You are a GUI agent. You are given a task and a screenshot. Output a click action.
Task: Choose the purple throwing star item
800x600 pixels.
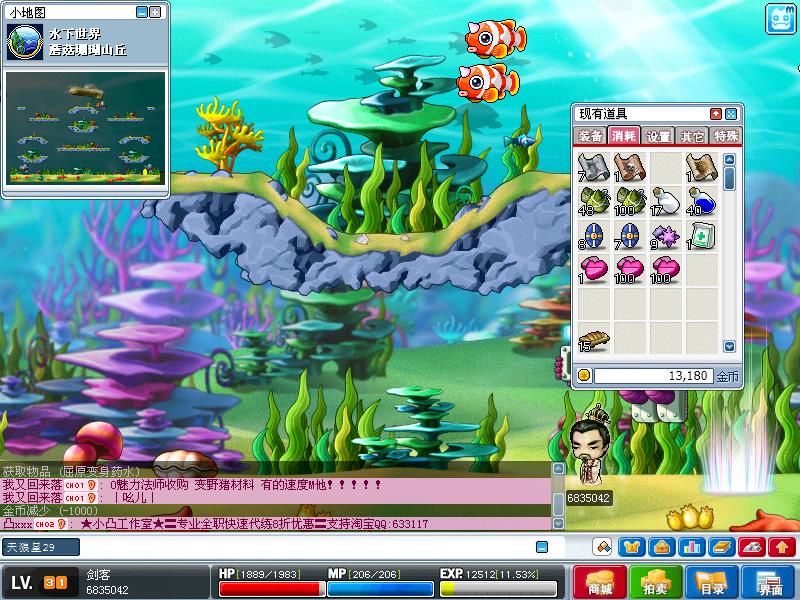point(665,236)
